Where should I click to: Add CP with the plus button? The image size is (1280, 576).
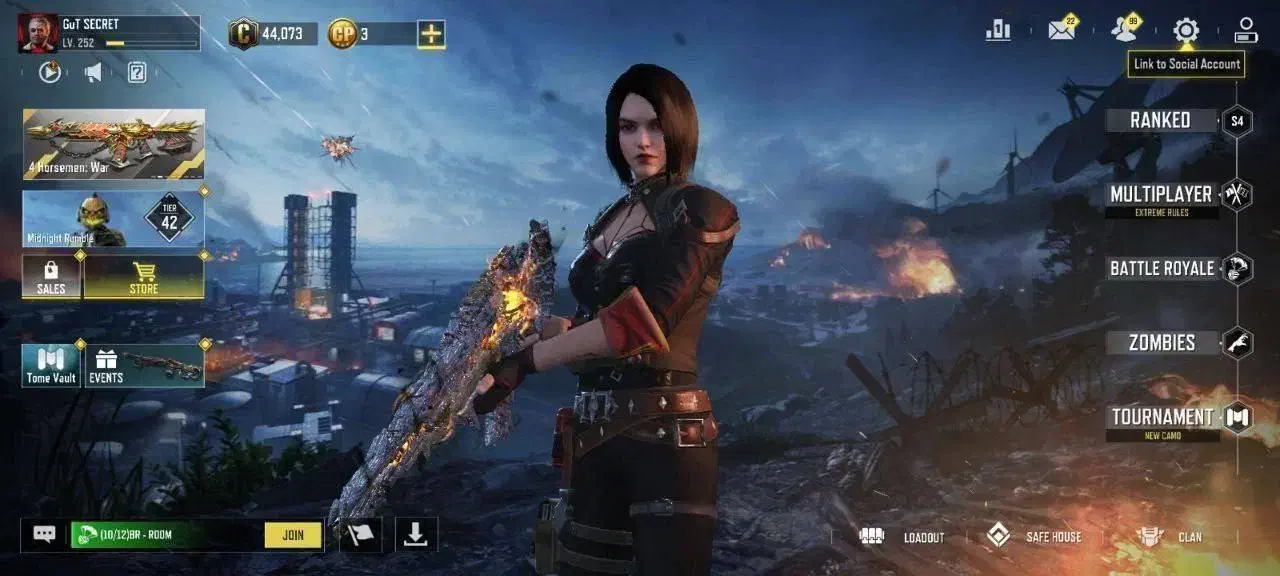pyautogui.click(x=431, y=34)
